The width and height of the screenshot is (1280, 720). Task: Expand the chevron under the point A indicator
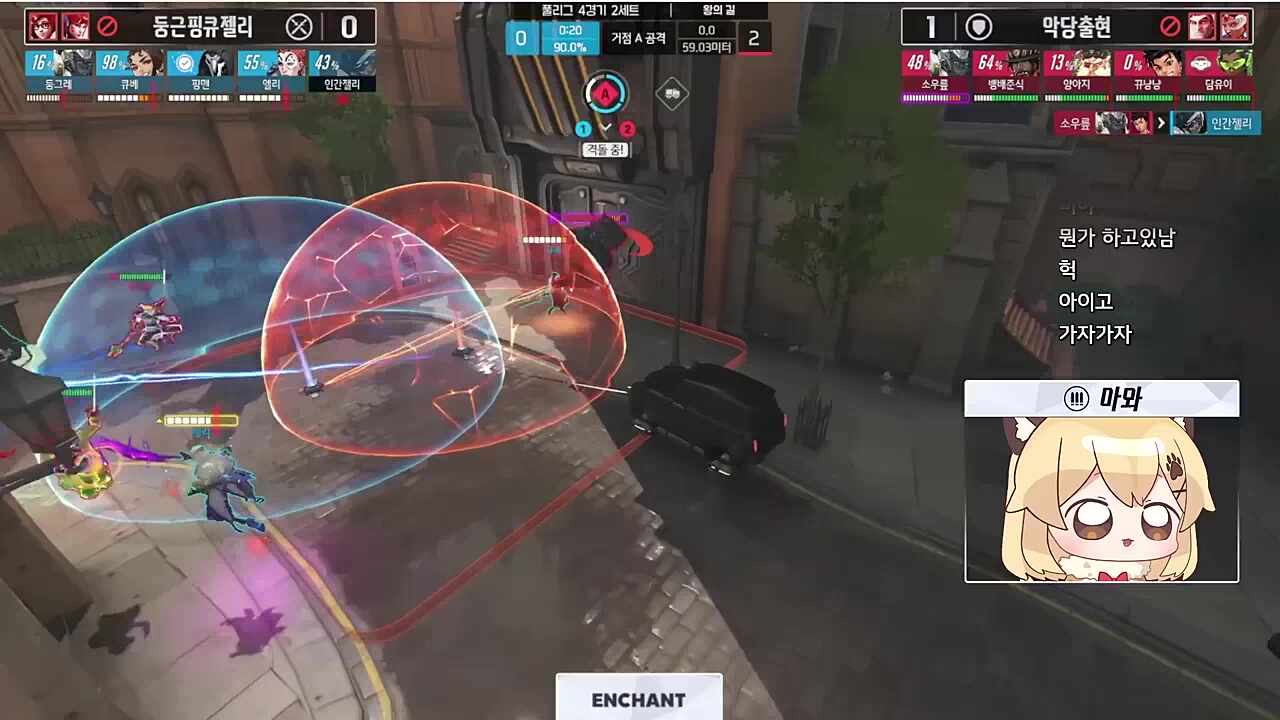[606, 127]
